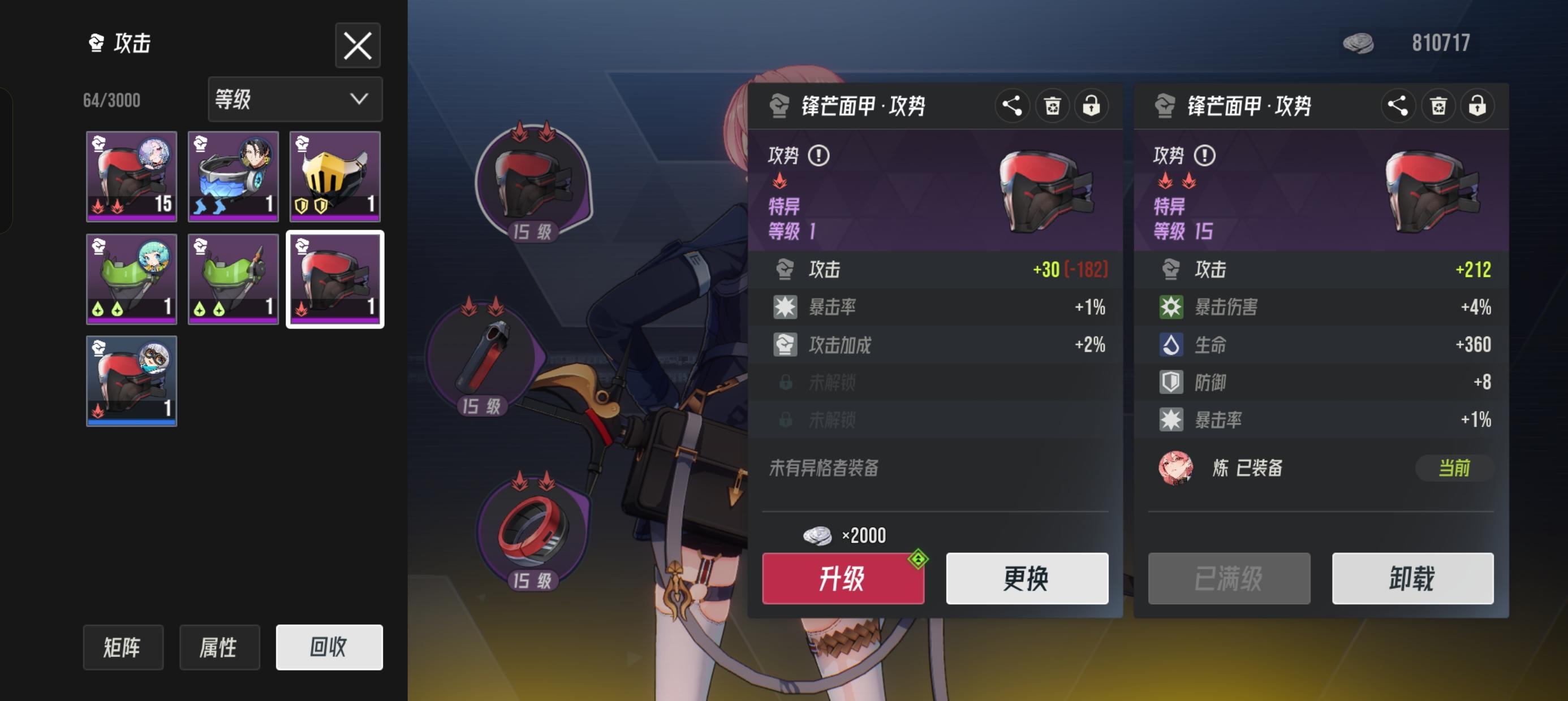Click the 生命 droplet icon on the right panel
Image resolution: width=1568 pixels, height=701 pixels.
coord(1171,345)
